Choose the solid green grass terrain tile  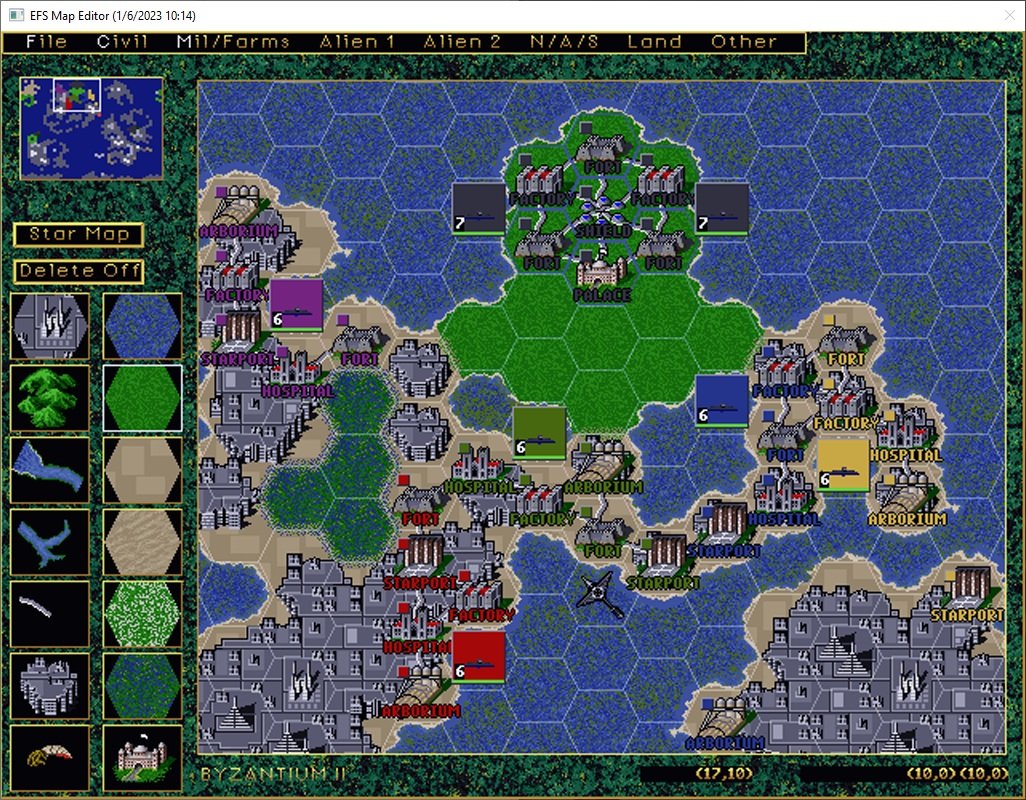pyautogui.click(x=142, y=397)
